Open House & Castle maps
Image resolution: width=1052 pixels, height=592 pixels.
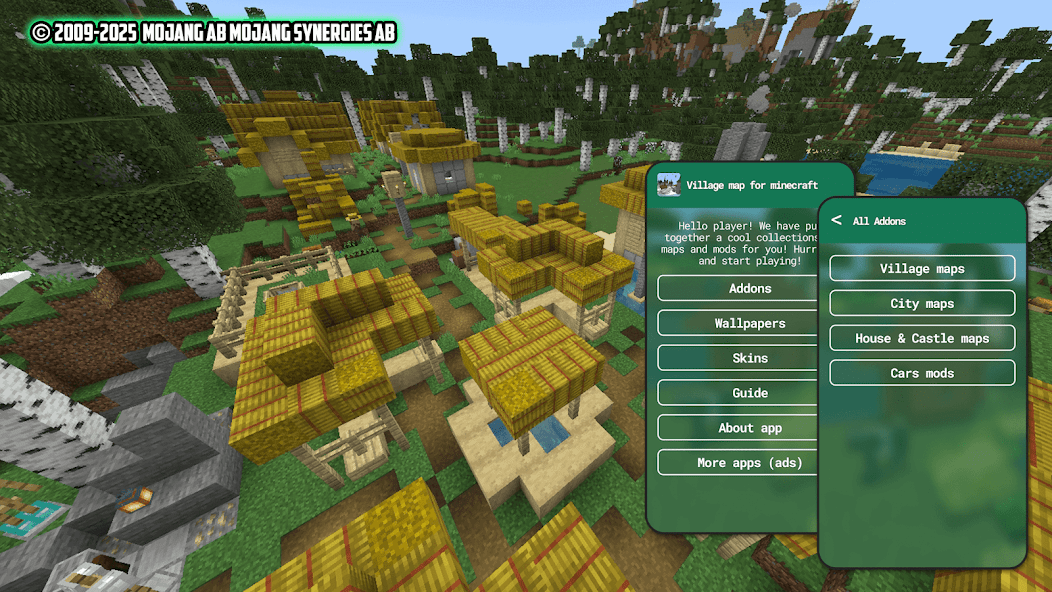coord(922,338)
